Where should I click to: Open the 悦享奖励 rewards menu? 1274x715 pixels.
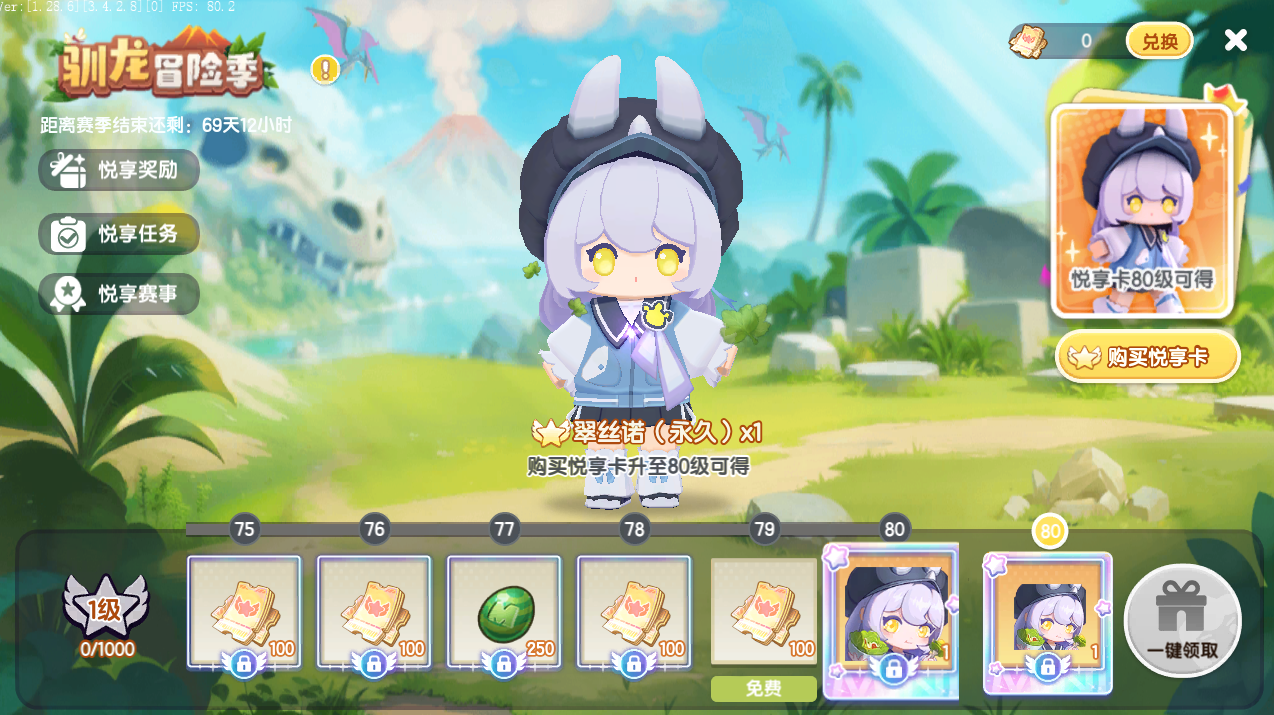coord(119,170)
